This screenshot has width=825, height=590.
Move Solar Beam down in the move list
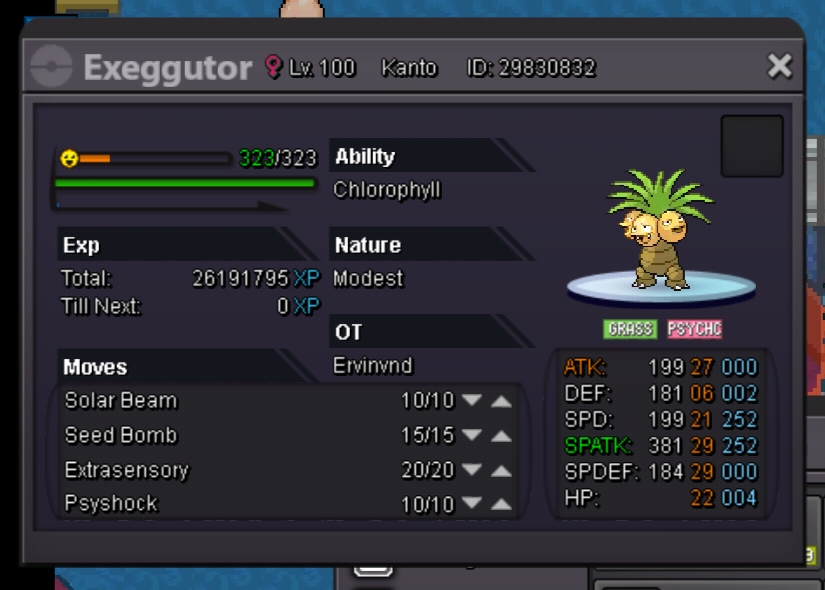(x=472, y=401)
